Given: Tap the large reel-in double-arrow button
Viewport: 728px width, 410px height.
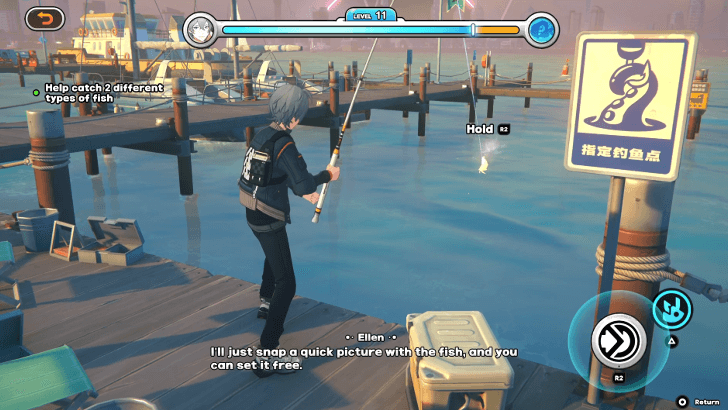Looking at the screenshot, I should click(x=617, y=338).
